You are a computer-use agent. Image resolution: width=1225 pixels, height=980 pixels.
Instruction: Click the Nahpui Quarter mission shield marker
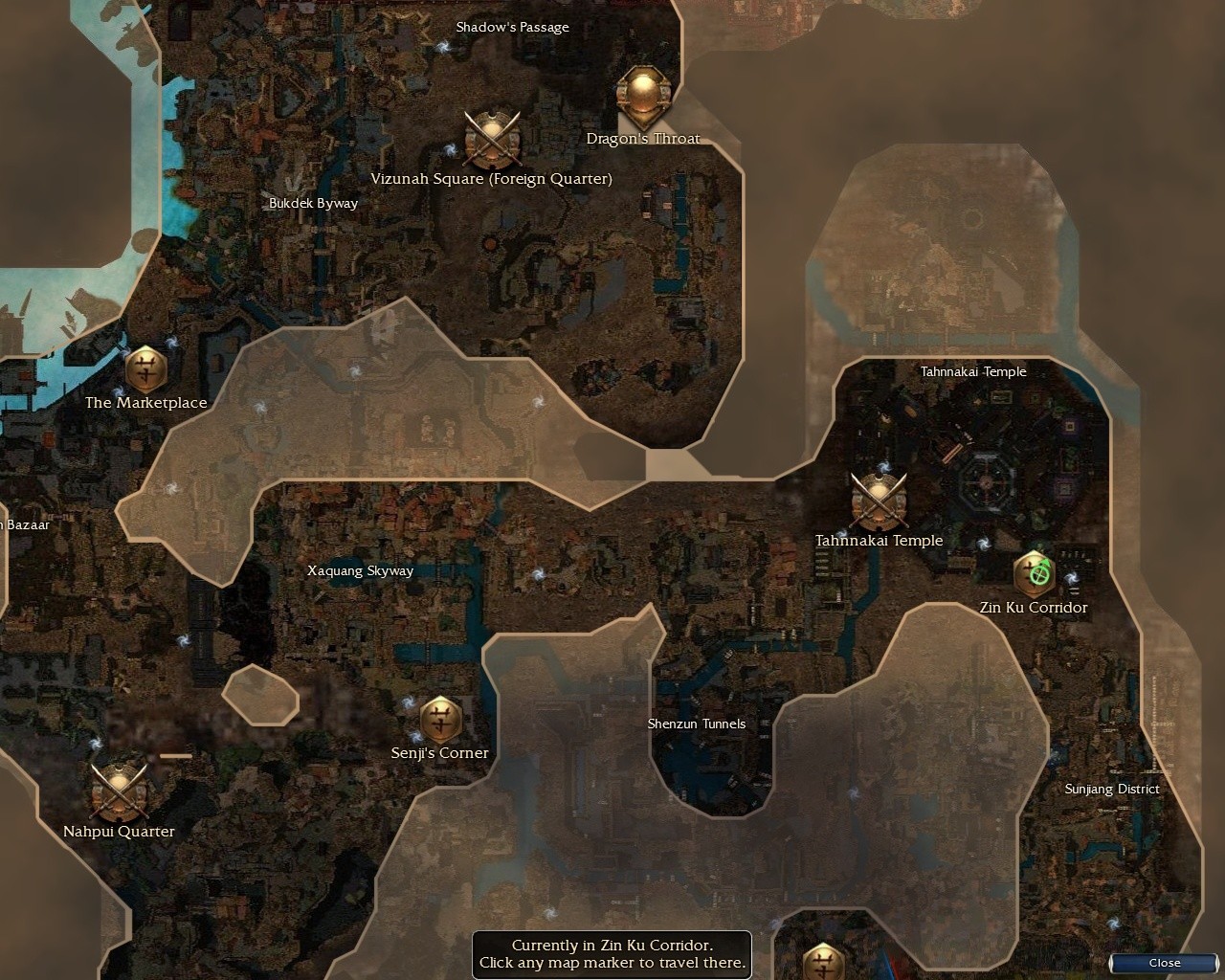[x=118, y=791]
